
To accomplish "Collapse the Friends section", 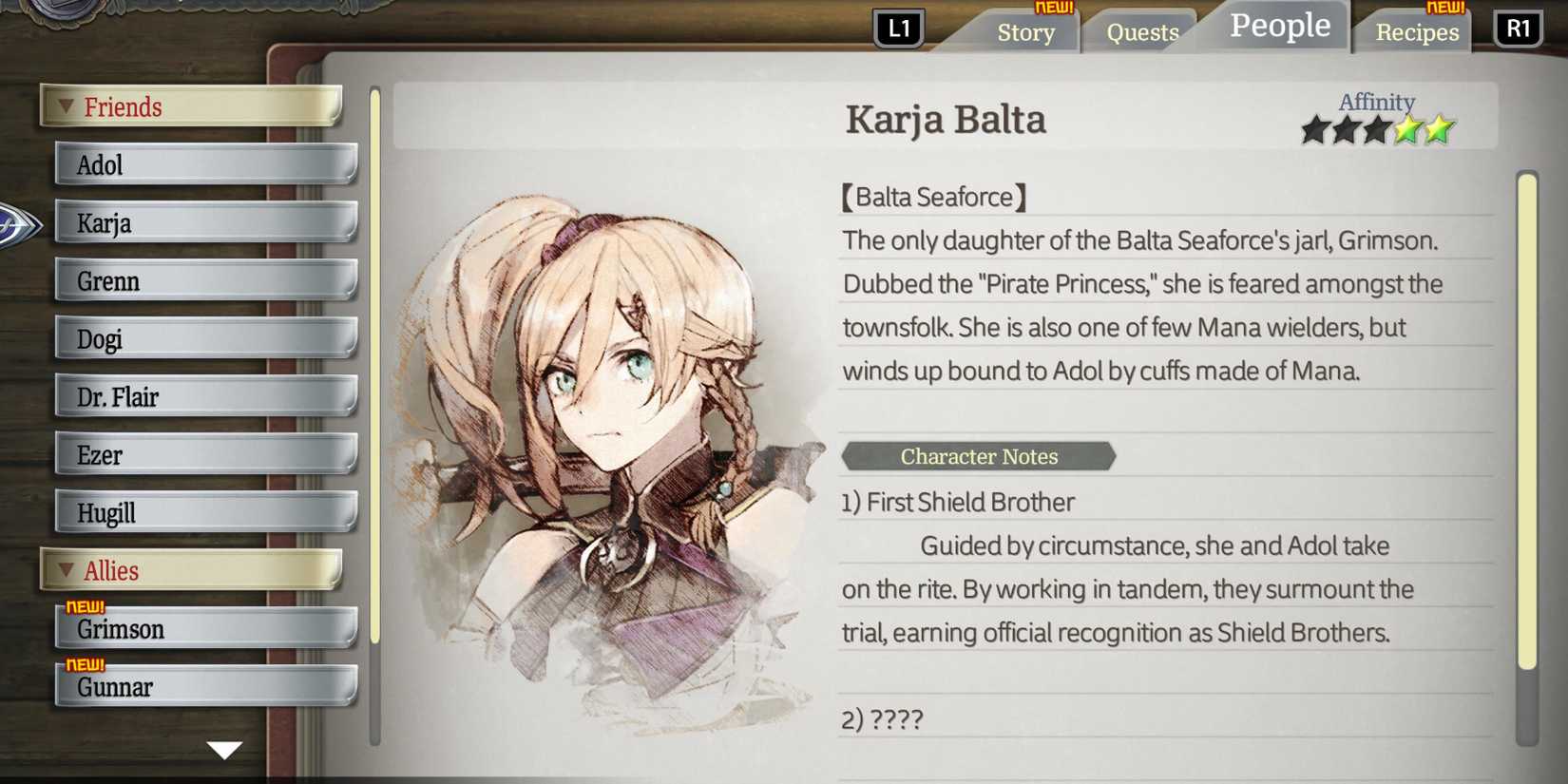I will (x=64, y=106).
